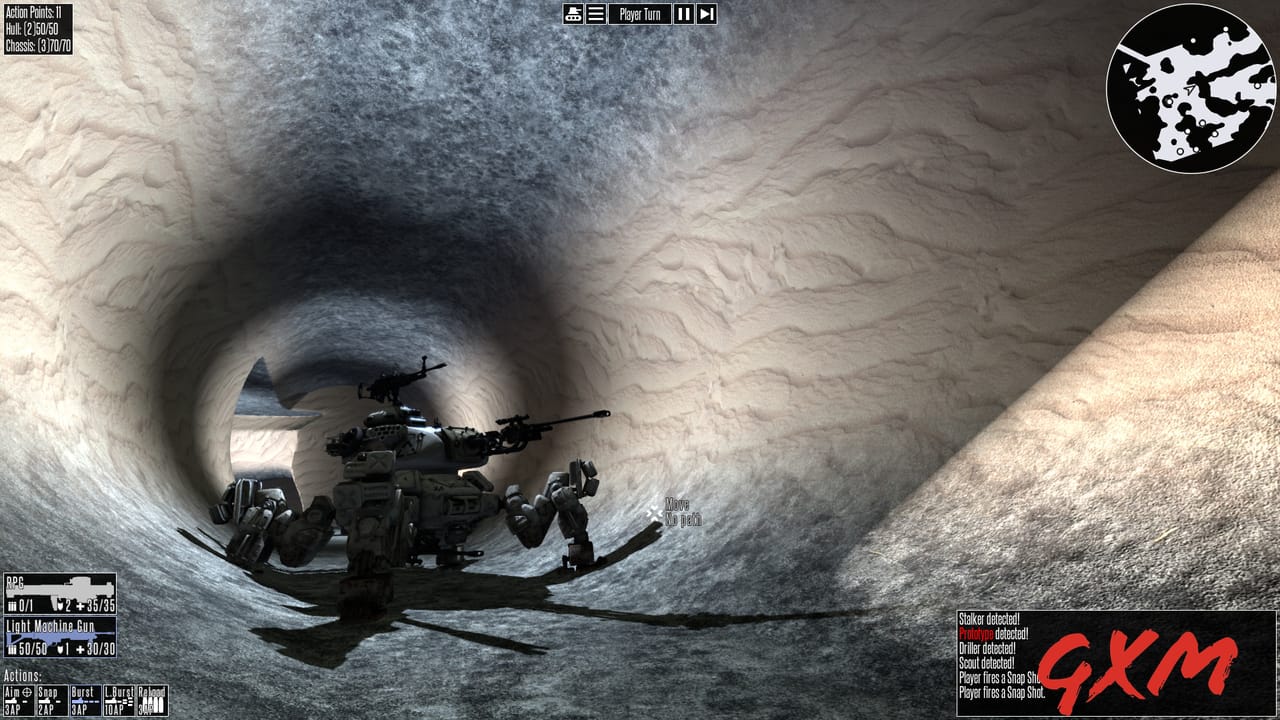Open the hamburger menu next to tank icon
Viewport: 1280px width, 720px height.
[x=596, y=13]
